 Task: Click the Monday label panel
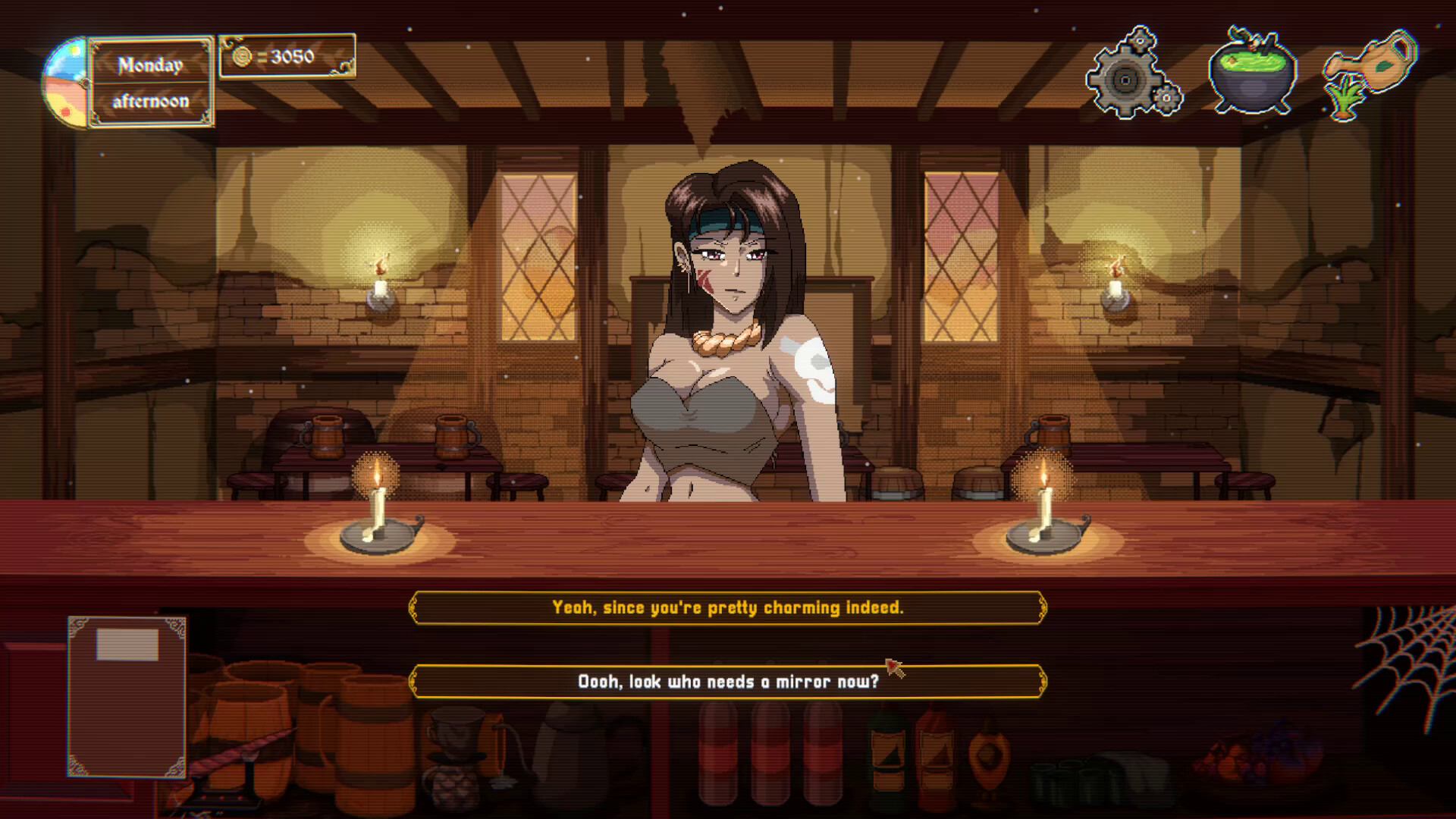[150, 64]
